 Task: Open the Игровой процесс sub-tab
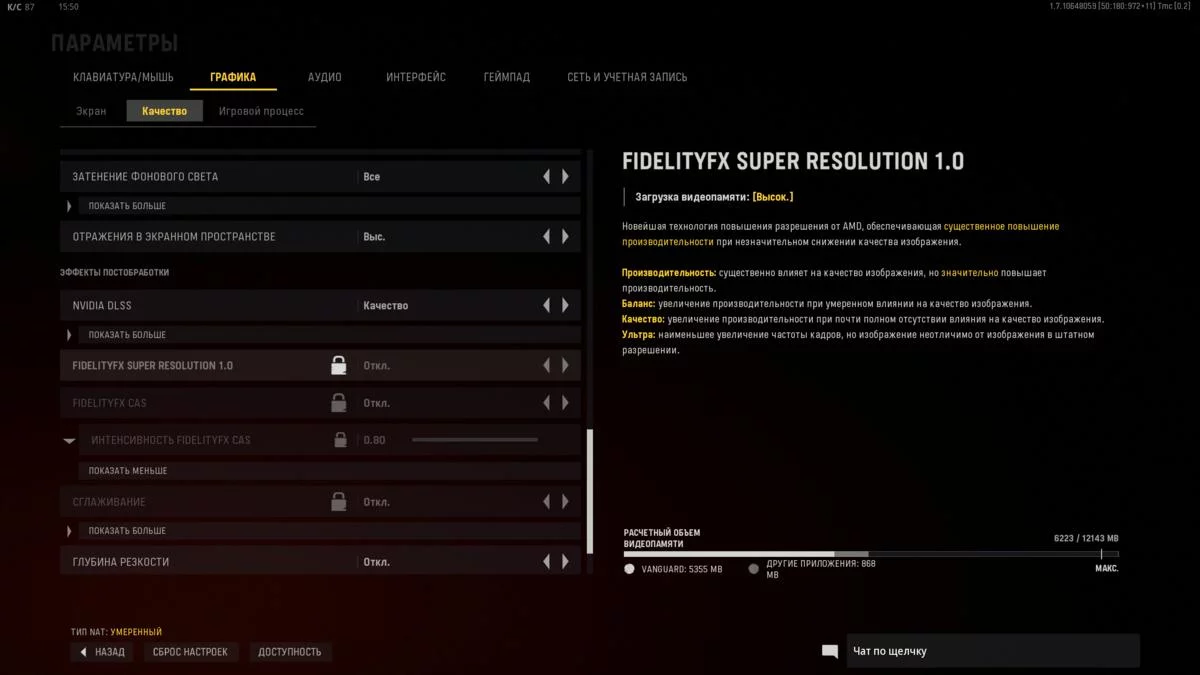coord(261,111)
